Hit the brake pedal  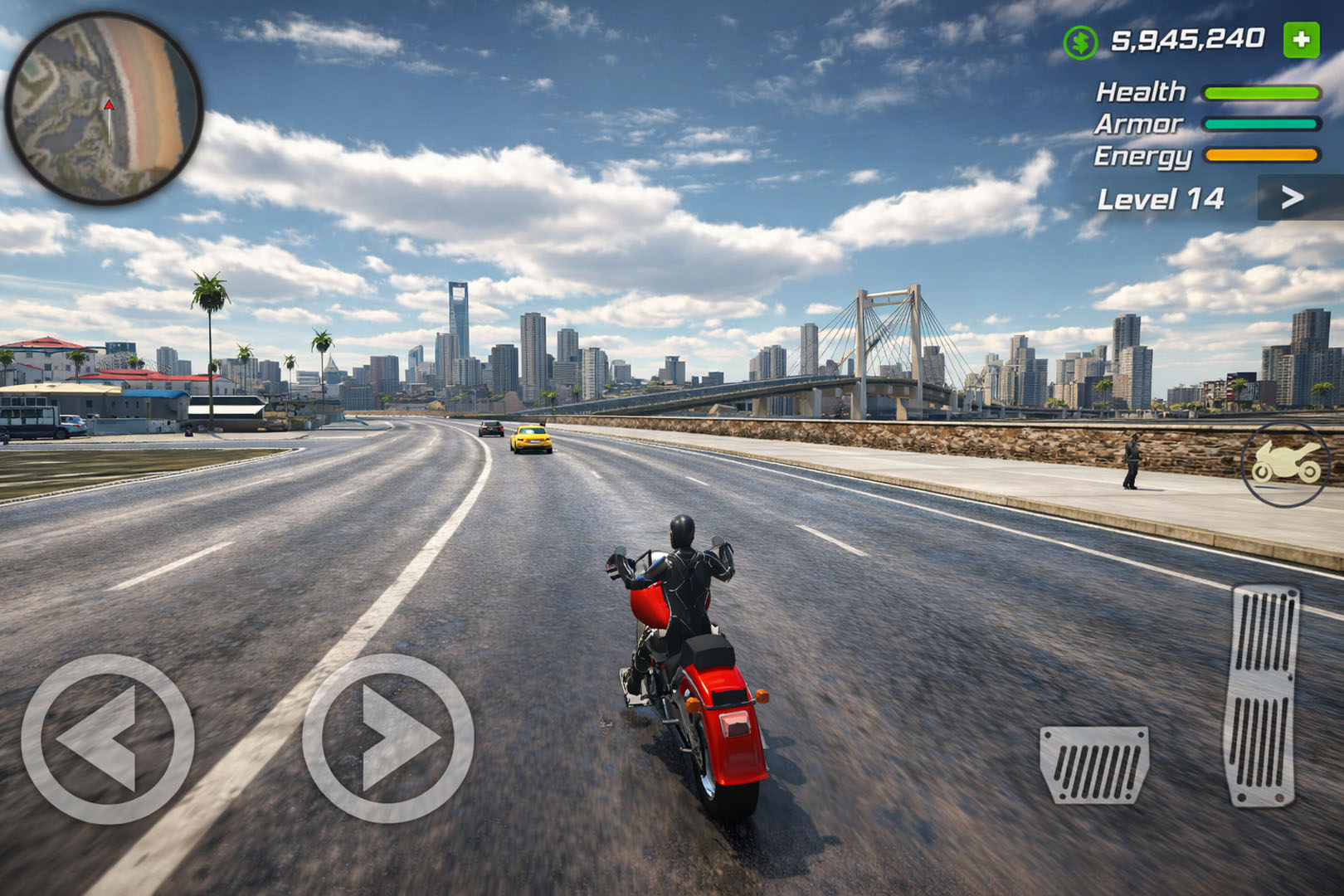pyautogui.click(x=1094, y=764)
